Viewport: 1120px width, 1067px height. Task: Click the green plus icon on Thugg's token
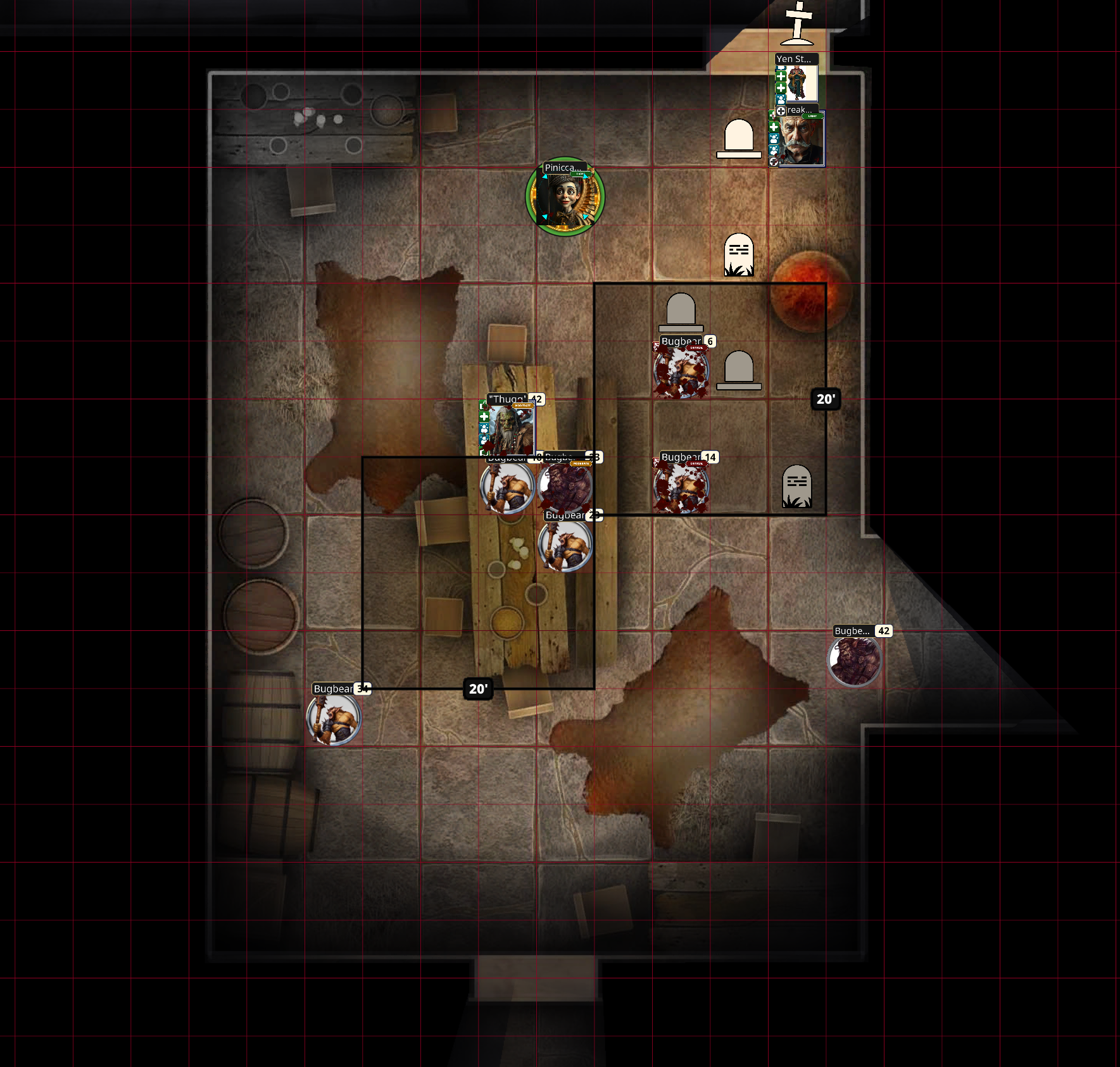click(484, 417)
